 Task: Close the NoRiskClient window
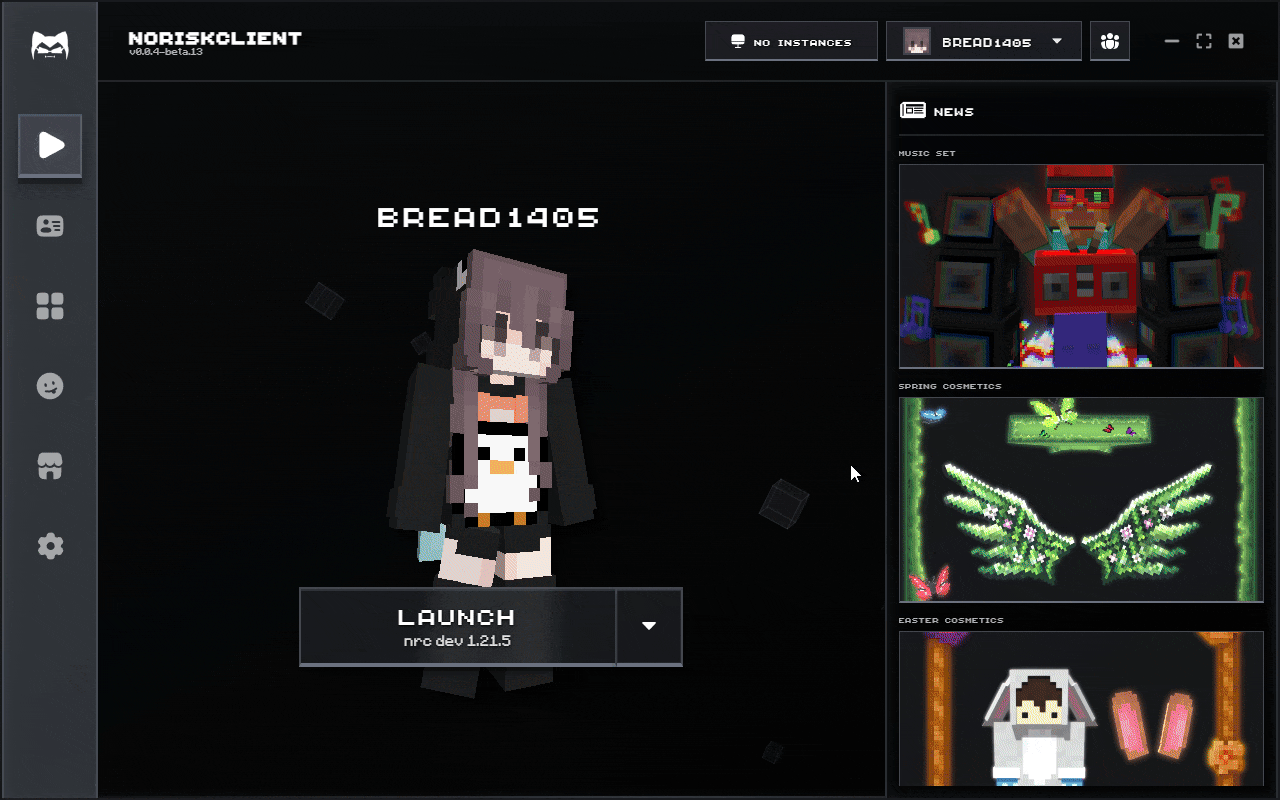click(x=1236, y=41)
